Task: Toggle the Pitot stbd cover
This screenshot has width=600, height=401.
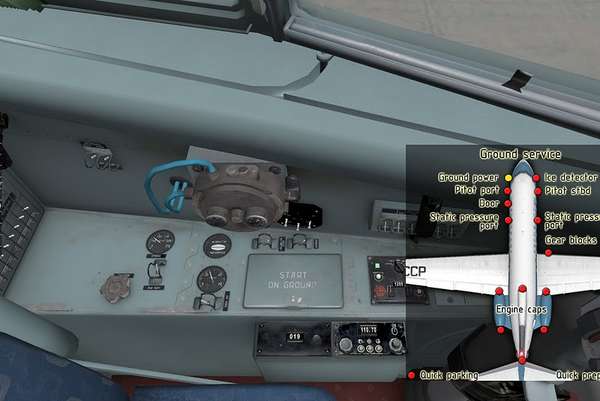Action: 537,190
